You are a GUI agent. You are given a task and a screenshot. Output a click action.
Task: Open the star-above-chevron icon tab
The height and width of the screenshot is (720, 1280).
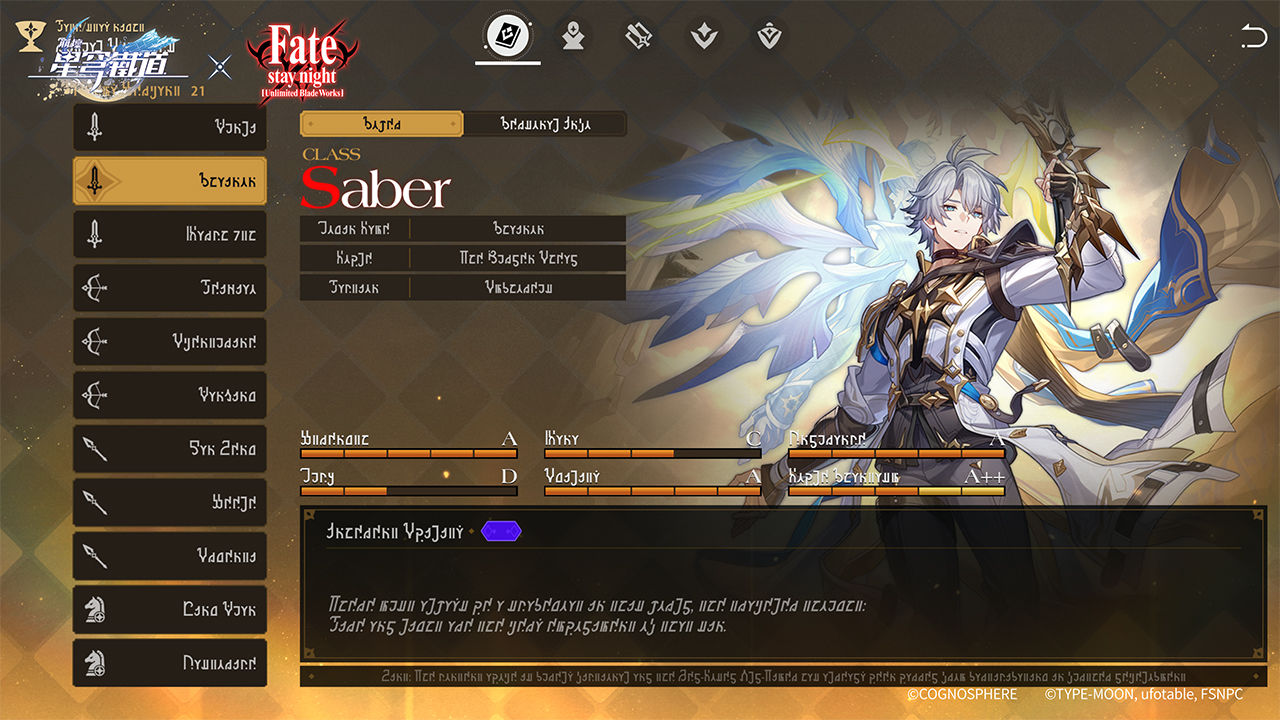(704, 38)
